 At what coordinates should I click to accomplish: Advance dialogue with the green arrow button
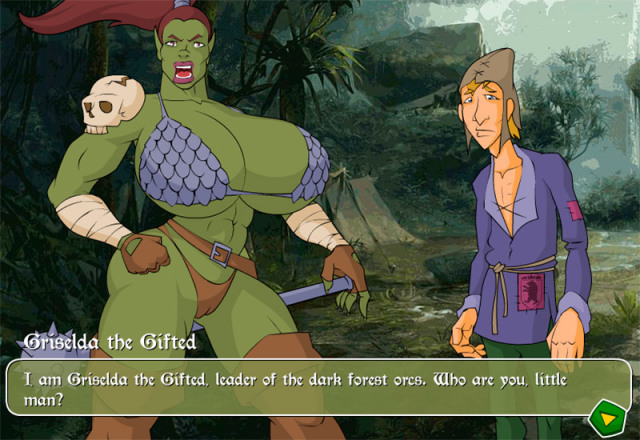coord(605,415)
